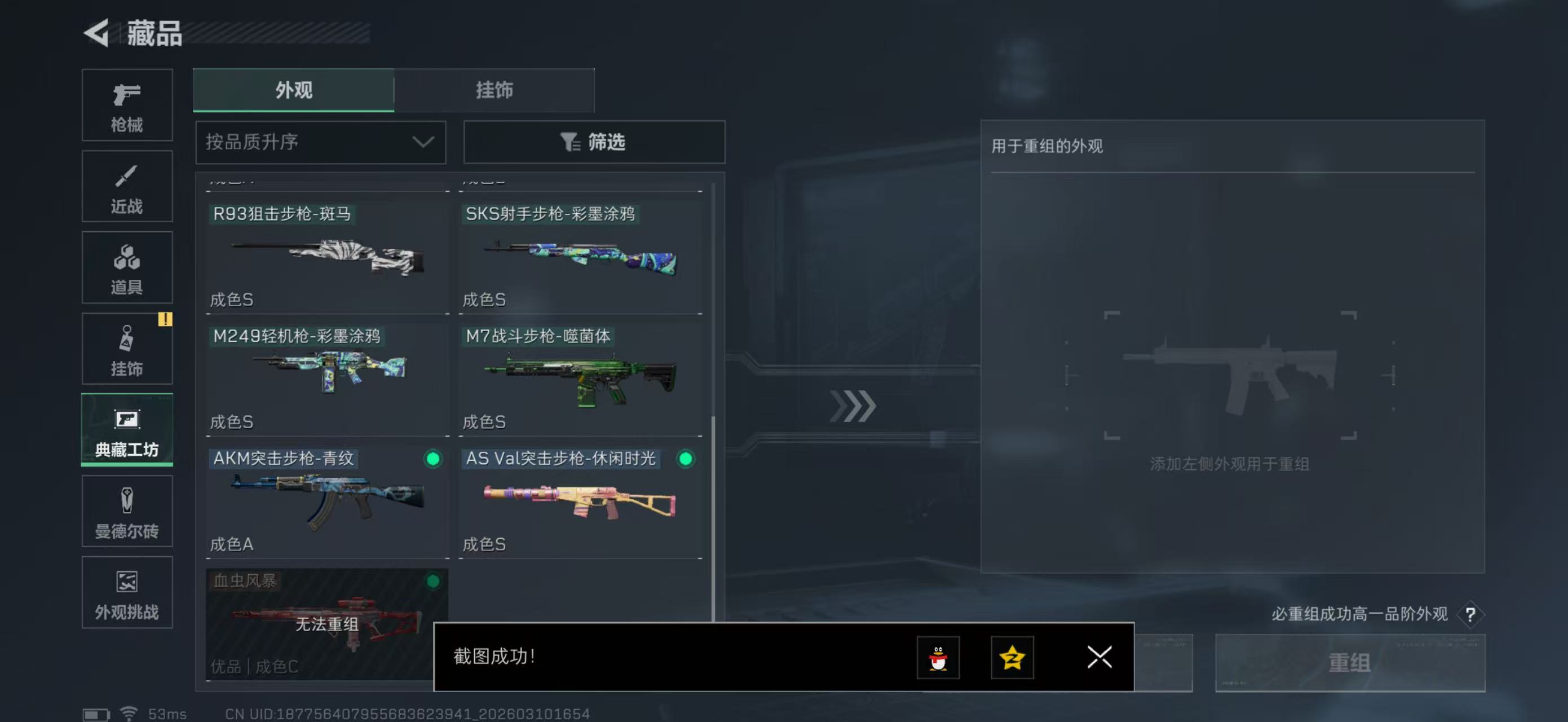Switch to the 挂饰 tab at top
Screen dimensions: 1568x722
point(494,90)
